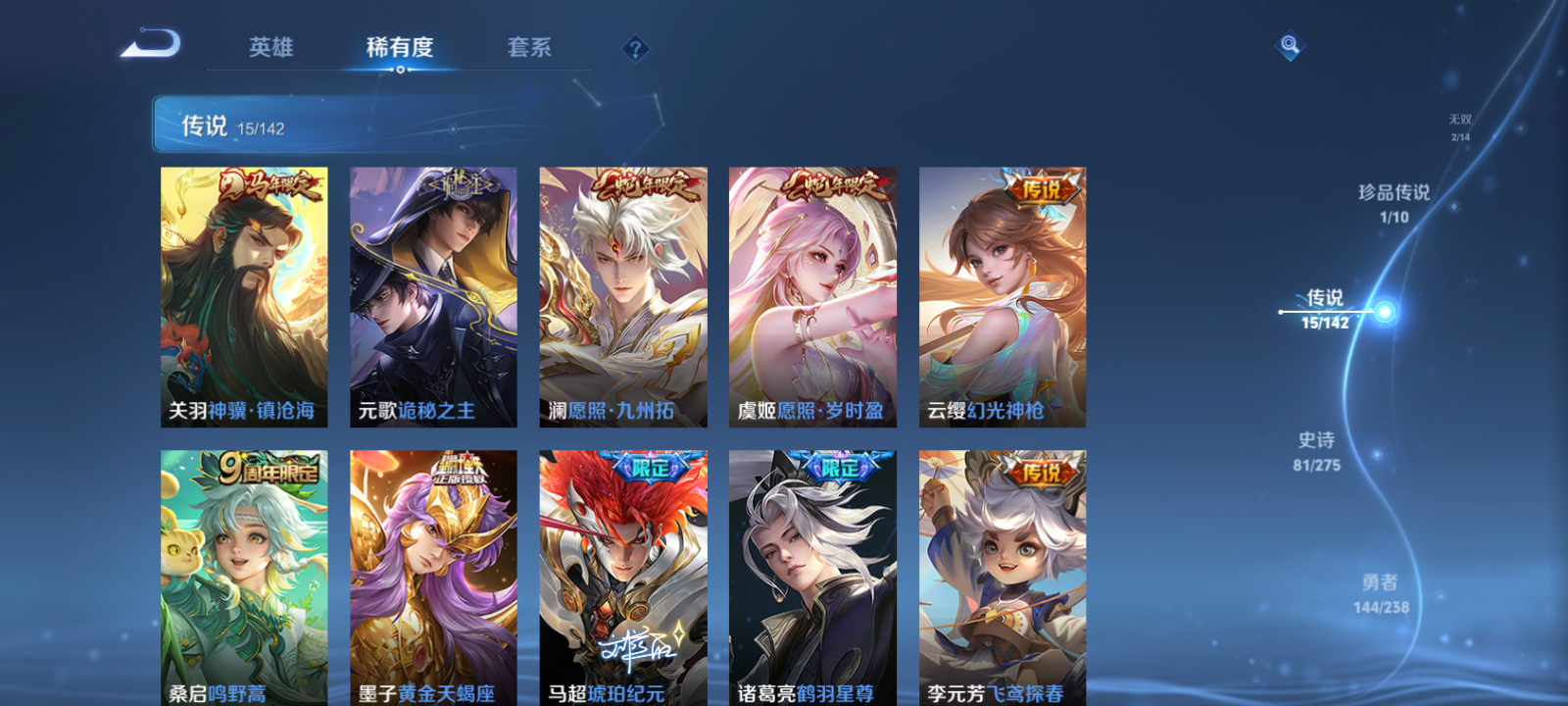The image size is (1568, 706).
Task: Select the 澜 愿照·九州拓 skin
Action: tap(621, 294)
